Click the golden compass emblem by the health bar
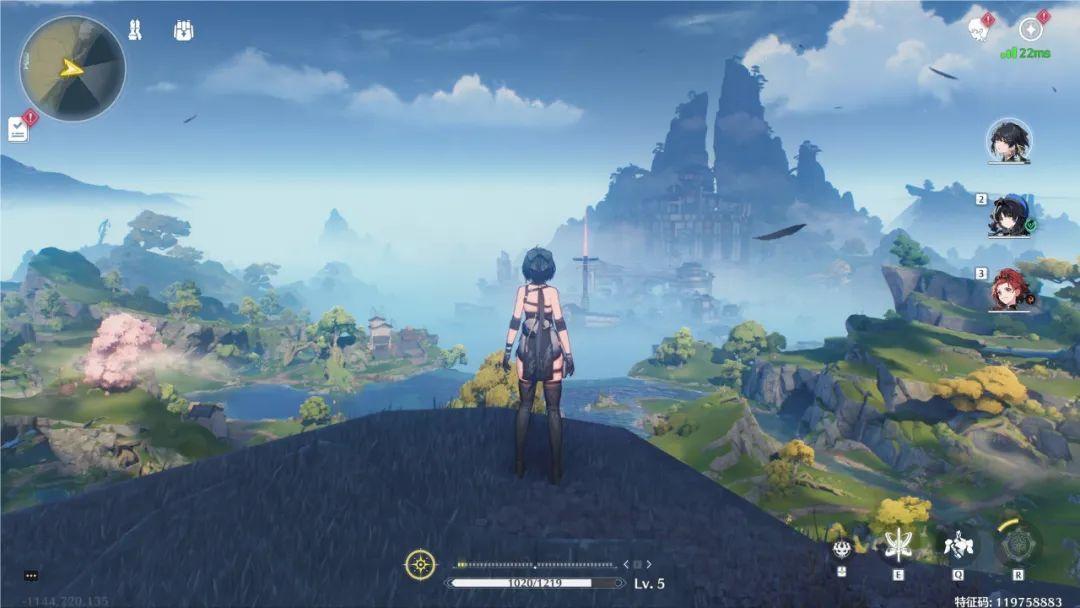Screen dimensions: 1080x608 [420, 565]
